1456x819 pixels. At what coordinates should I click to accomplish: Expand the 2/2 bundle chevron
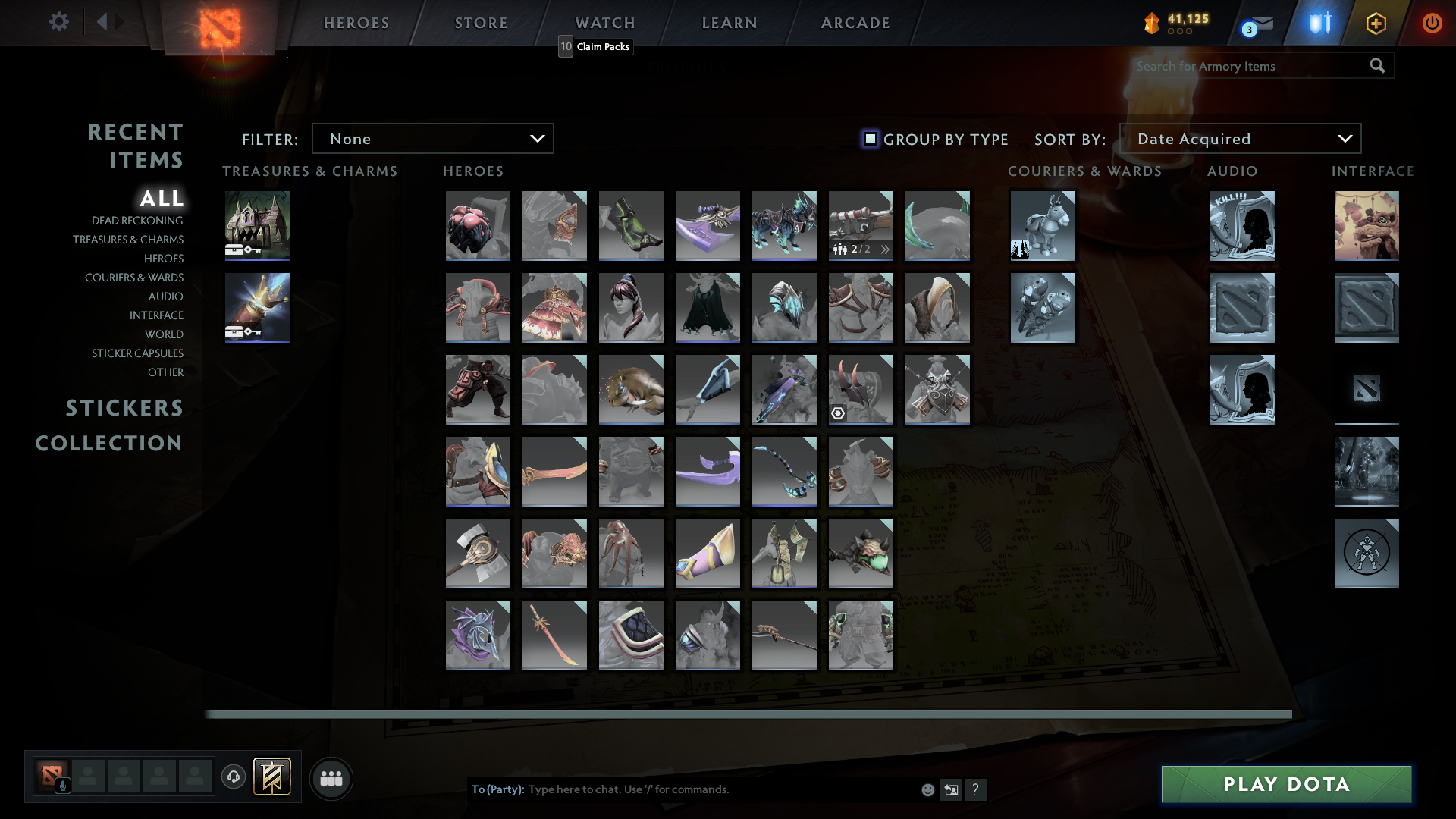point(885,248)
